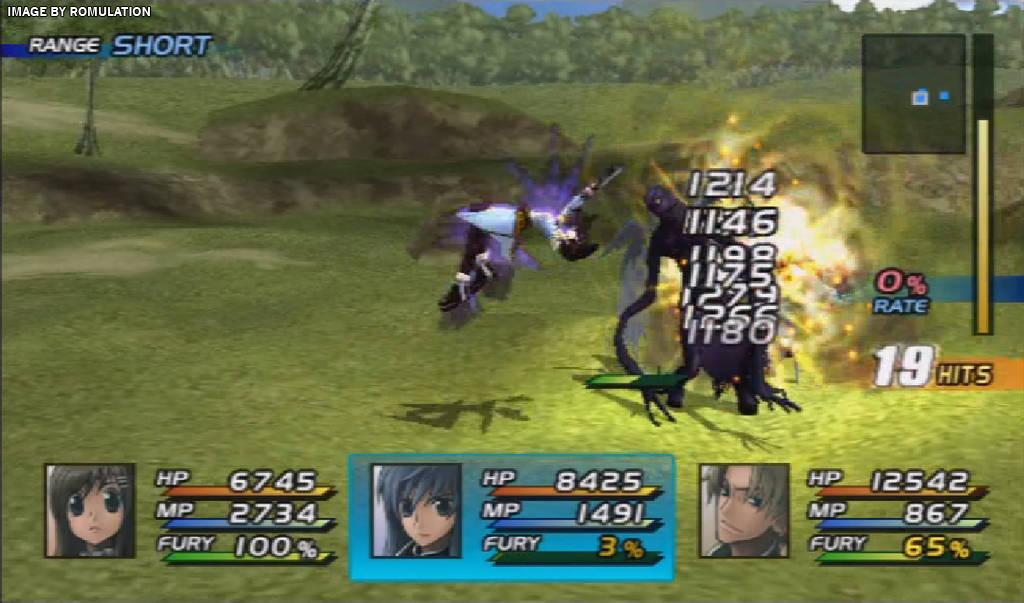Choose the blue-haired hero's highlighted portrait
Screen dimensions: 1024x603
pos(416,510)
